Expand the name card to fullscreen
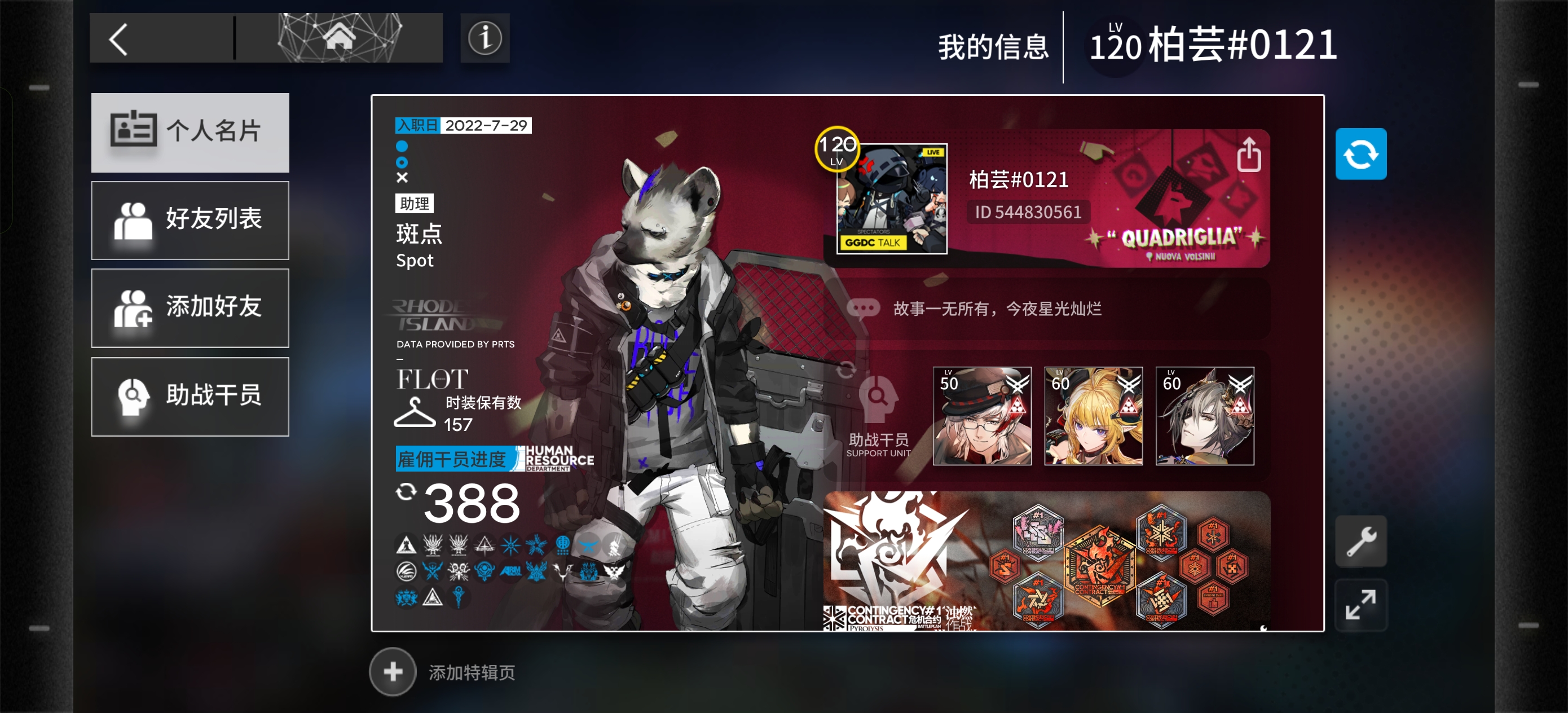 pyautogui.click(x=1360, y=604)
